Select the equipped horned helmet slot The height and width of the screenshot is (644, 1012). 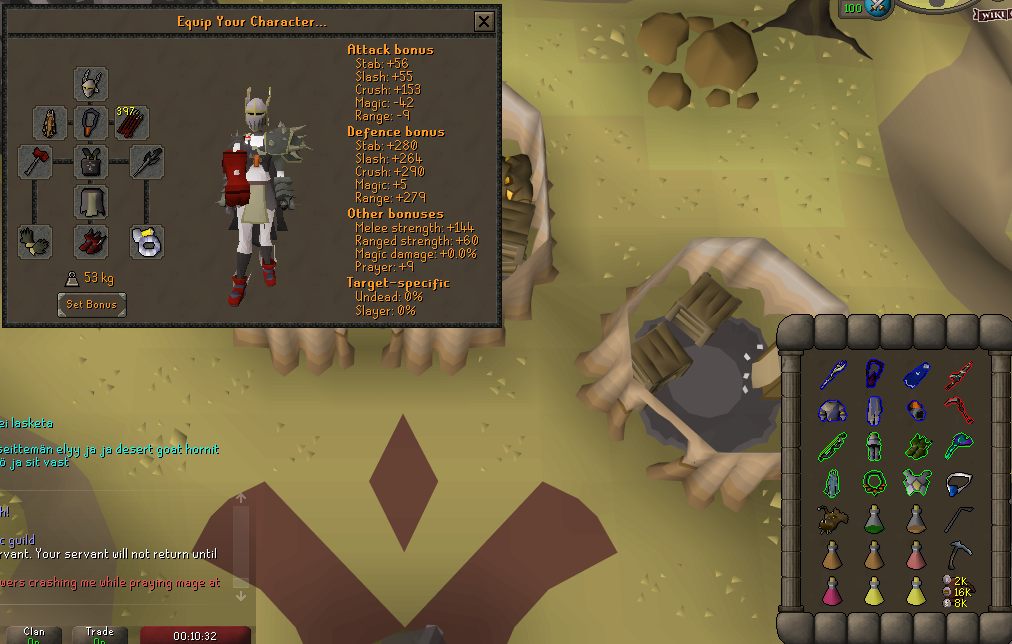[91, 84]
